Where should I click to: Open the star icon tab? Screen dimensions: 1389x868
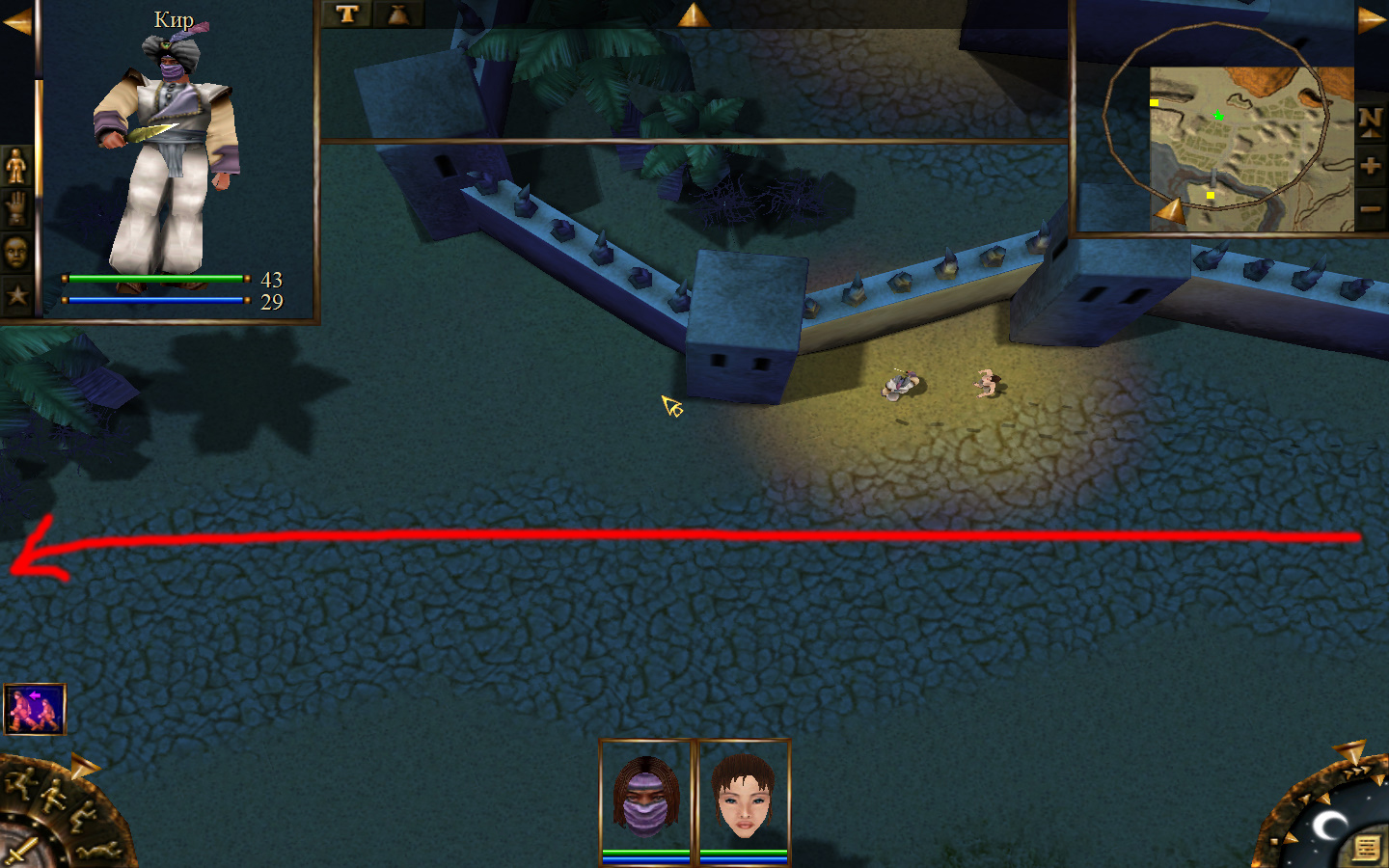(16, 295)
